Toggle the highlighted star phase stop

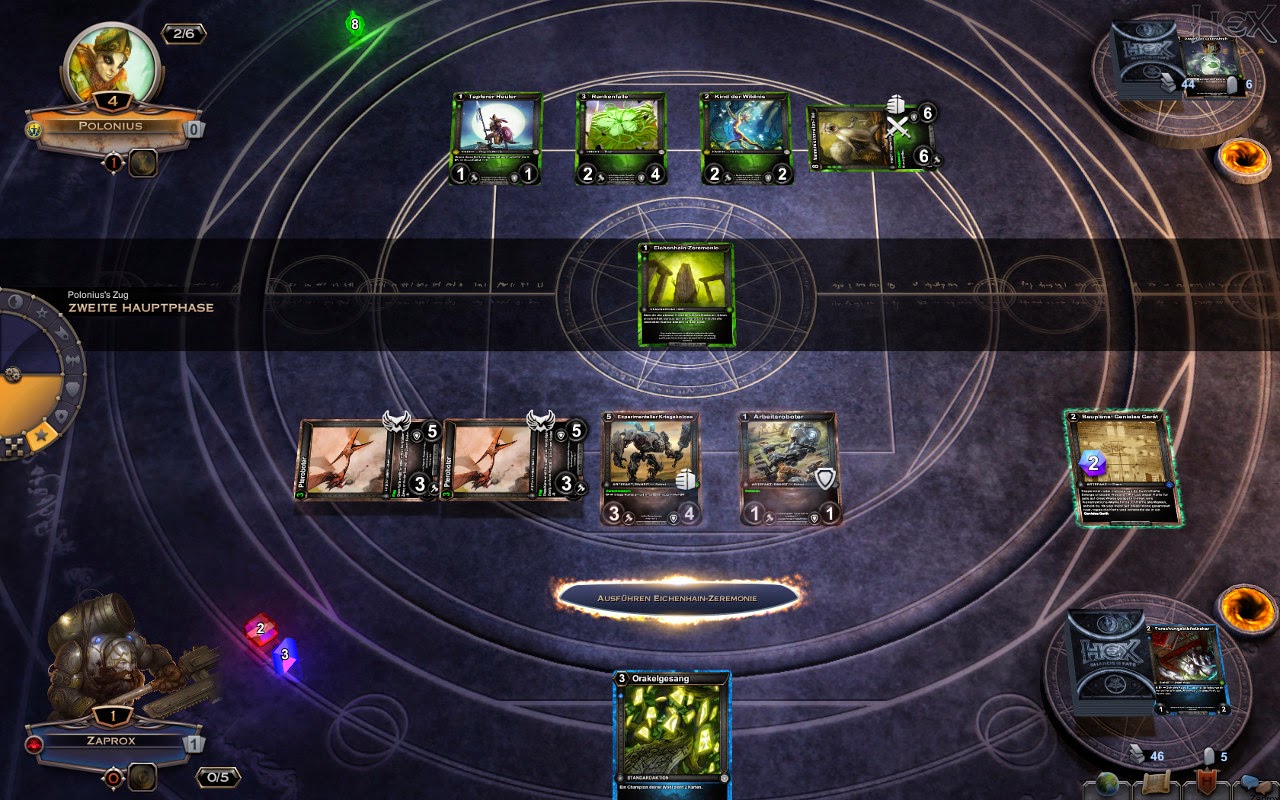pos(42,435)
